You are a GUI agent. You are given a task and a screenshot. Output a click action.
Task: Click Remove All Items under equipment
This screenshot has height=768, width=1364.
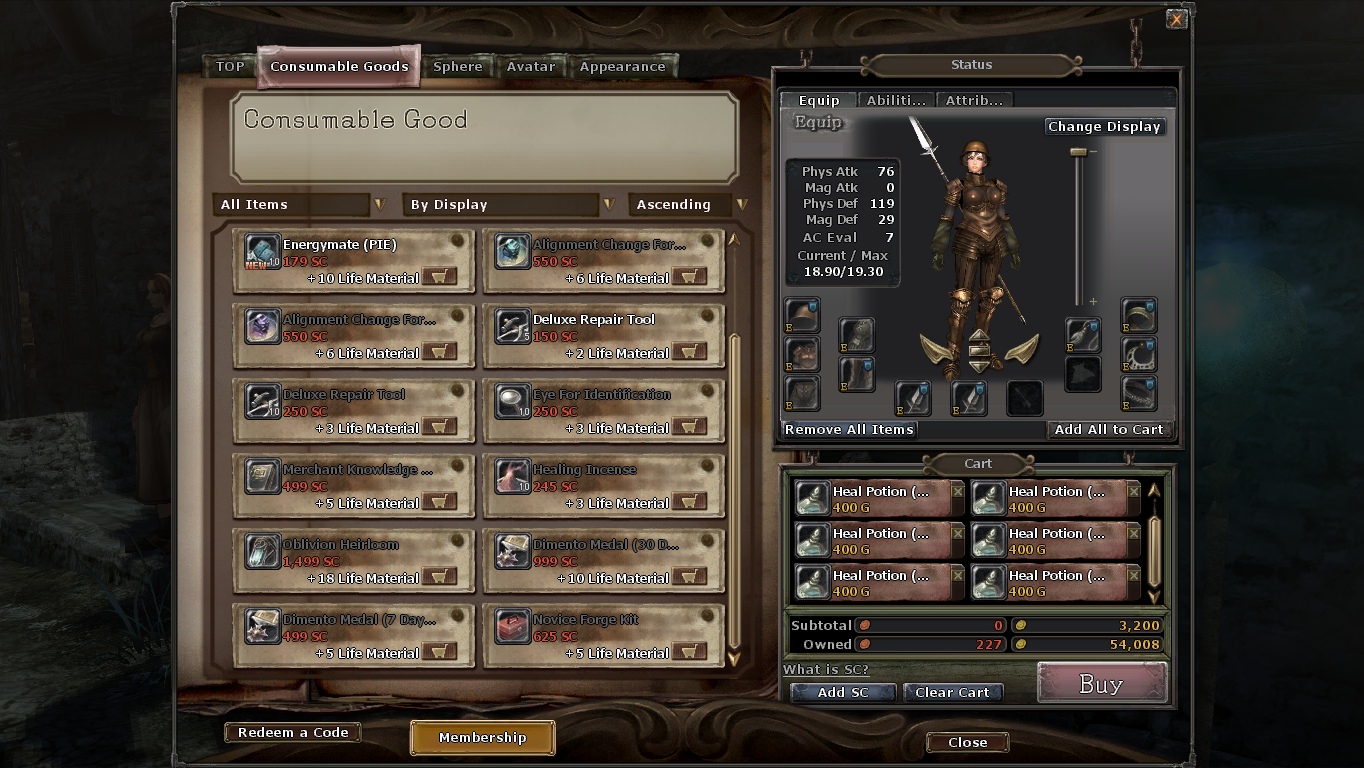(849, 429)
